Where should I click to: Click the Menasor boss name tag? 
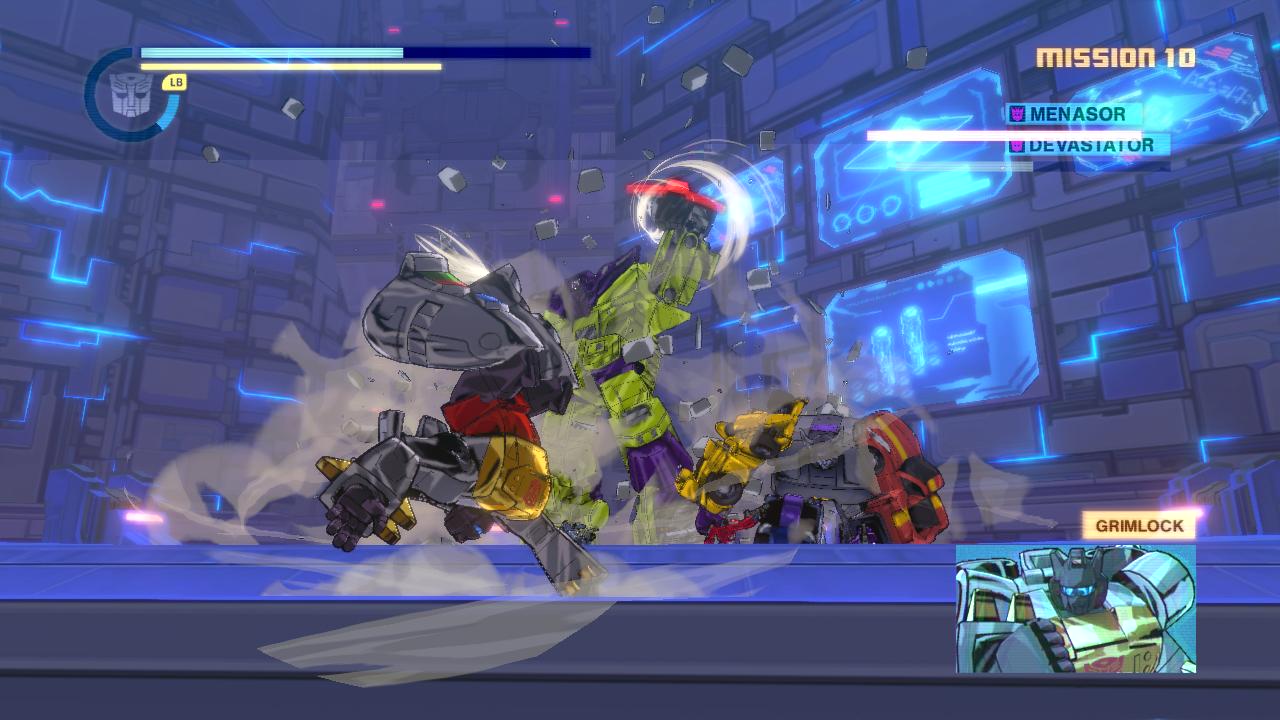click(x=1075, y=114)
